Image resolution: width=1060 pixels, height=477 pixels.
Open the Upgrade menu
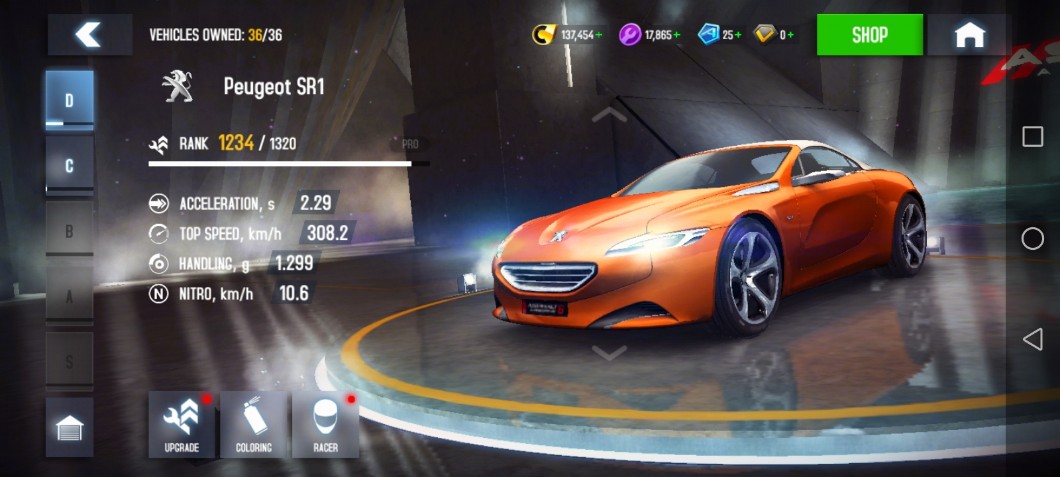coord(182,425)
